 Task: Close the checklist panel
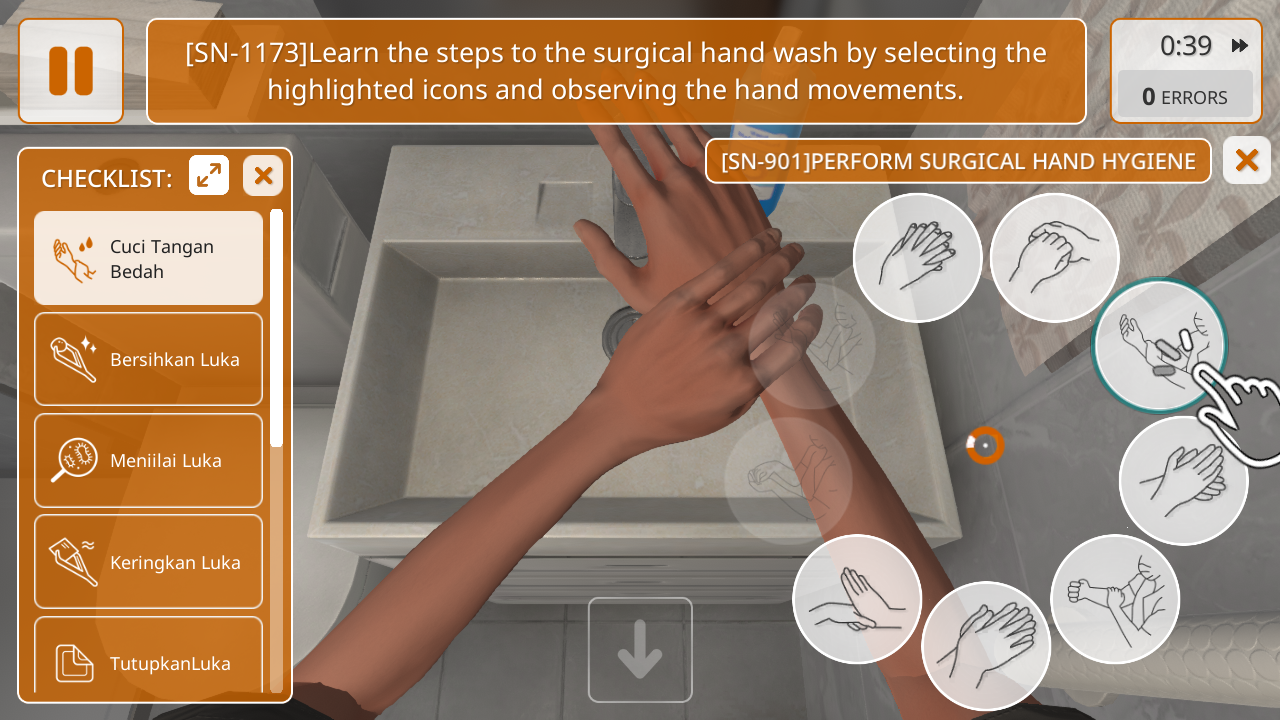tap(263, 176)
